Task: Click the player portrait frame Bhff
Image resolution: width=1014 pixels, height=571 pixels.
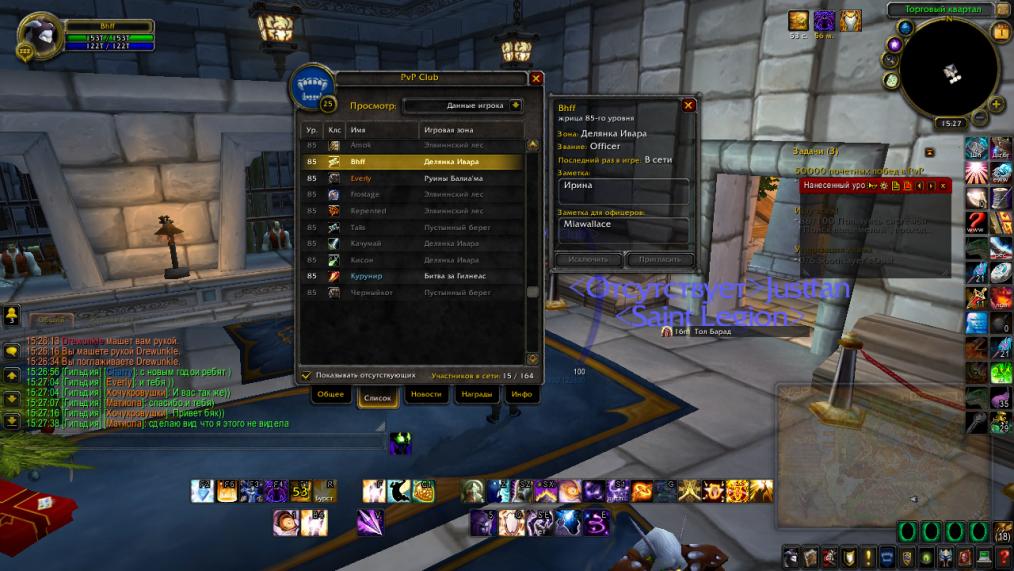Action: (42, 36)
